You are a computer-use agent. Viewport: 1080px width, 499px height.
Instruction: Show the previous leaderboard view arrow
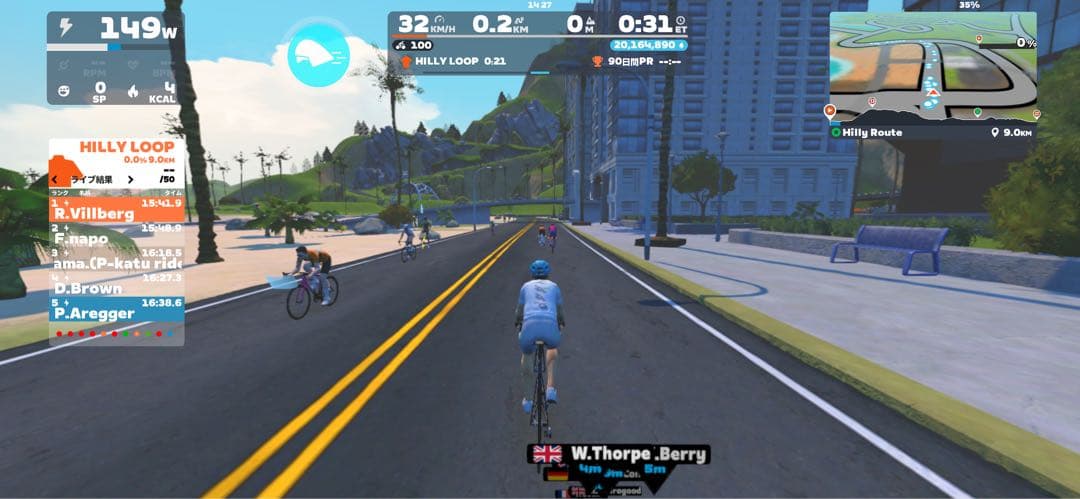[x=55, y=179]
